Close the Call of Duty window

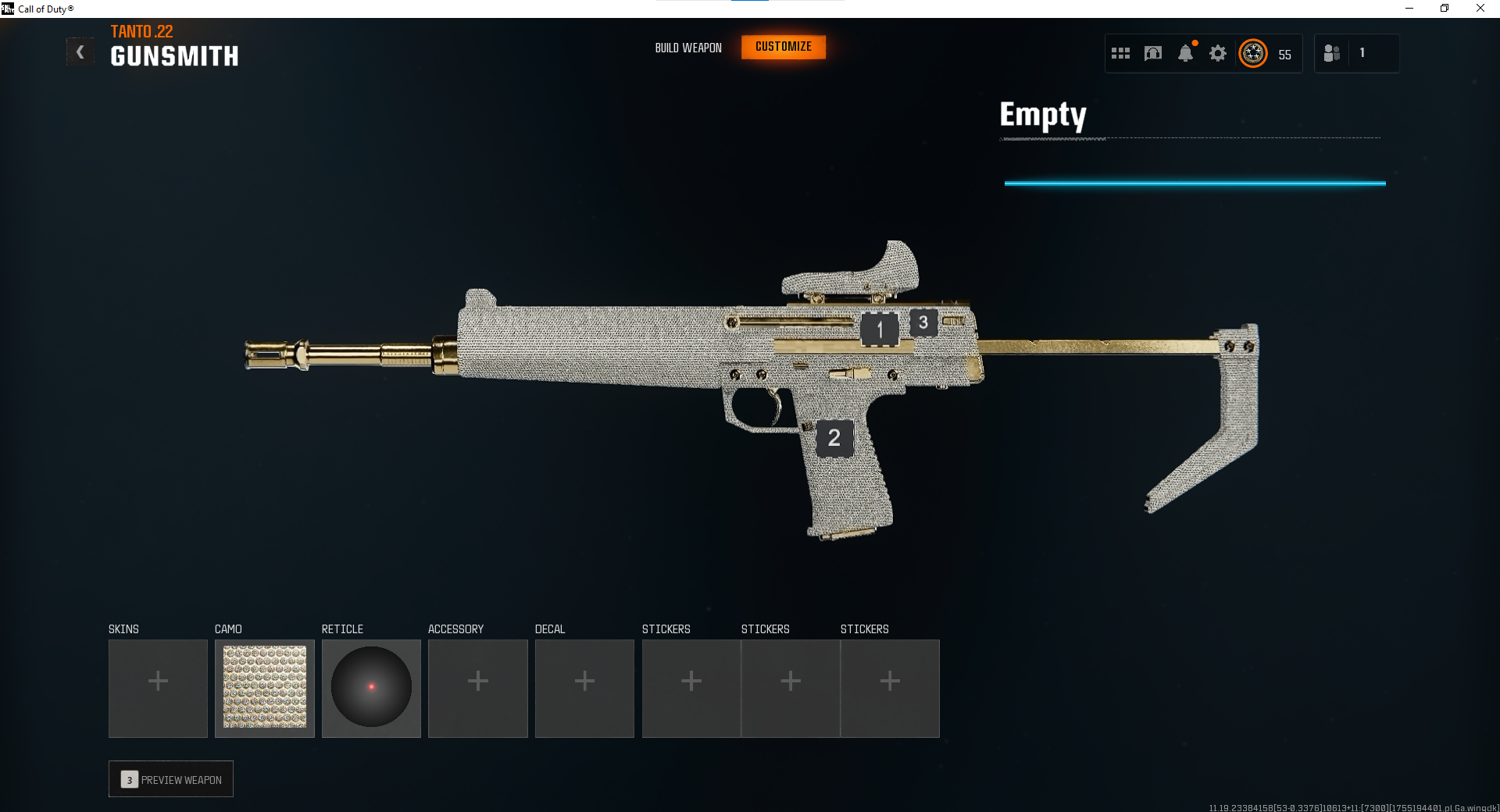click(1480, 9)
